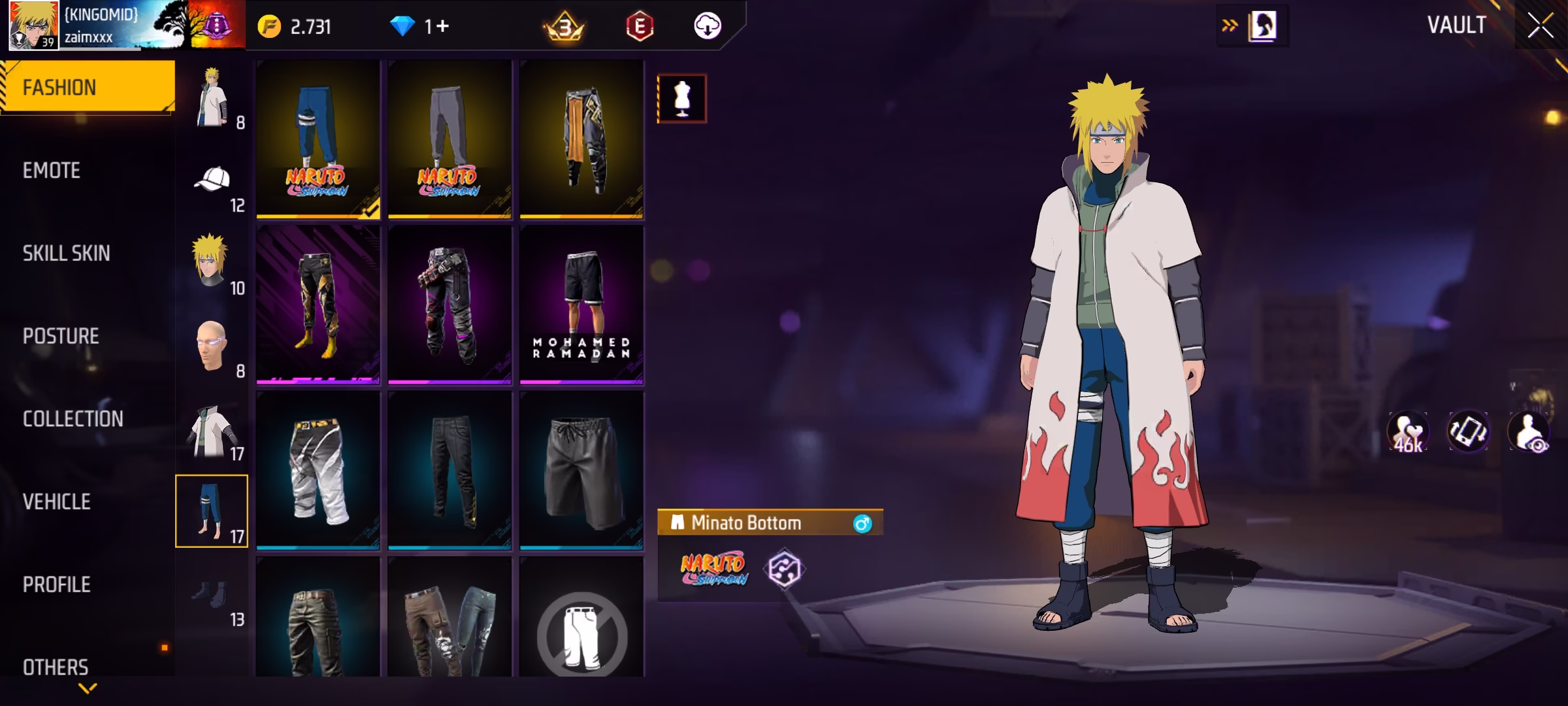Pick the plain black drawstring shorts
Image resolution: width=1568 pixels, height=706 pixels.
[581, 469]
